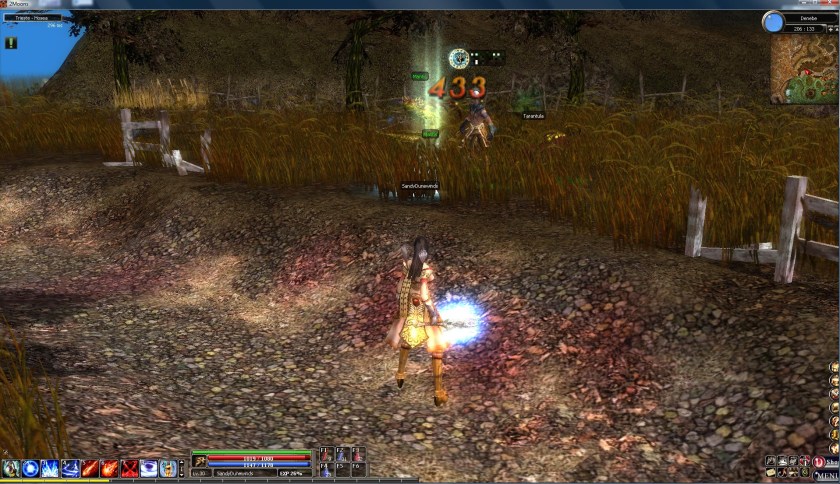840x484 pixels.
Task: Use the red crossed slashes skill
Action: click(129, 468)
